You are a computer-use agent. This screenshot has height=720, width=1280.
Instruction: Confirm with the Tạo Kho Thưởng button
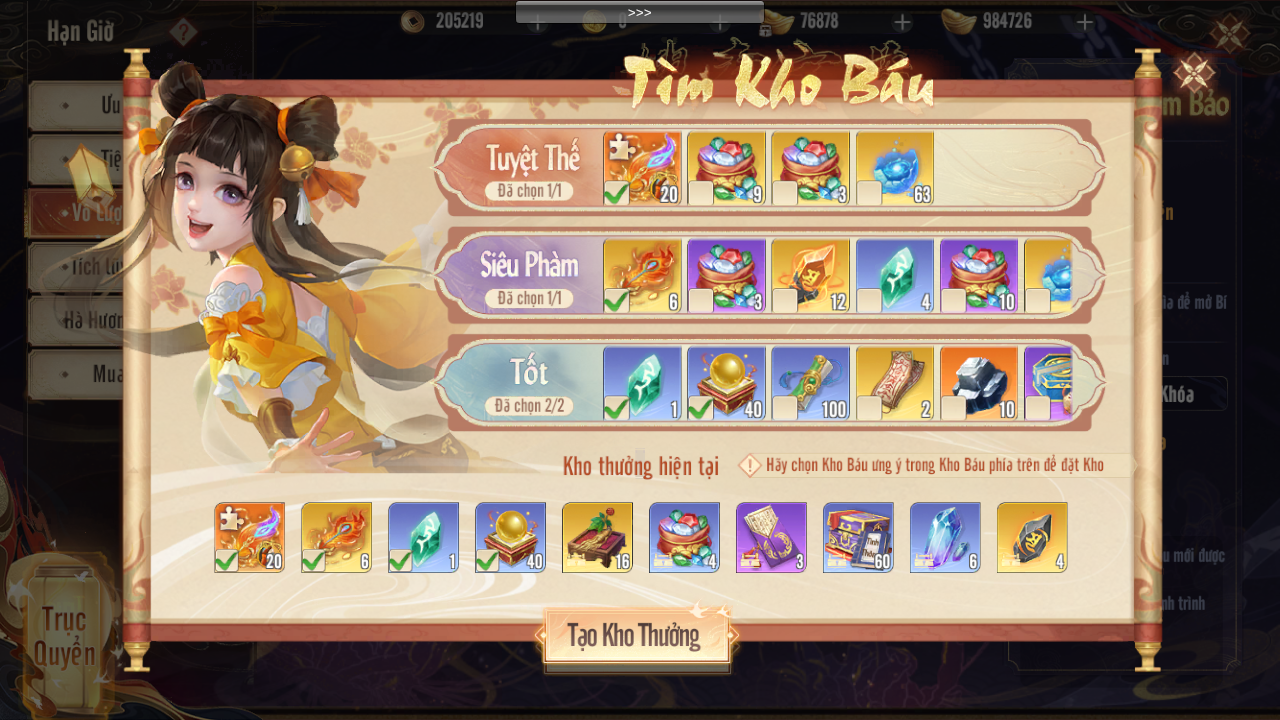[636, 636]
